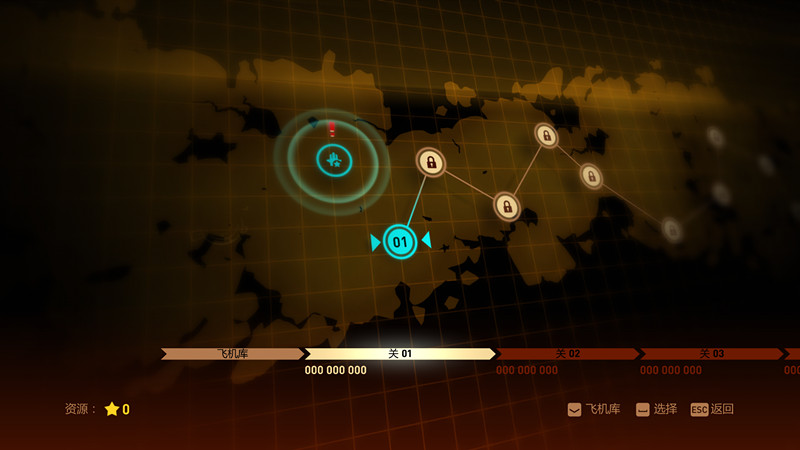800x450 pixels.
Task: Open the hangar node with the plane icon
Action: coord(334,159)
